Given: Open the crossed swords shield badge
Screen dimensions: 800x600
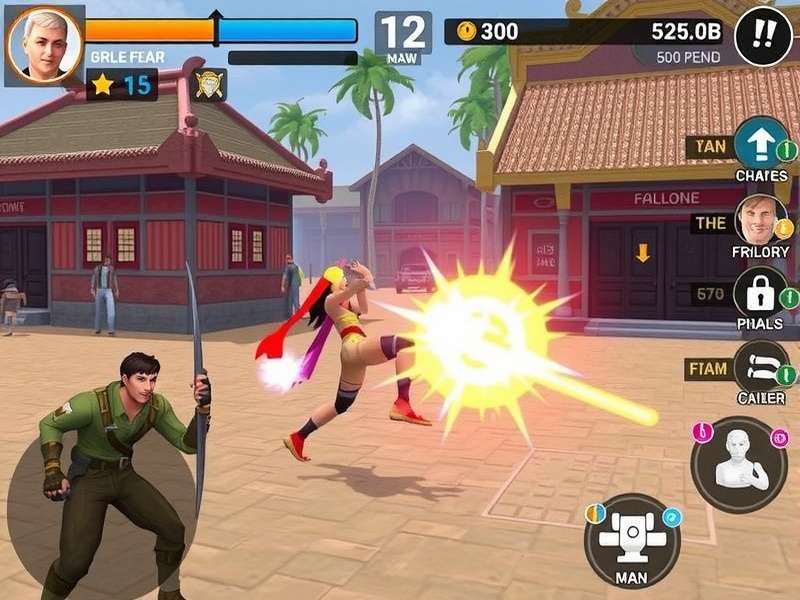Looking at the screenshot, I should tap(208, 85).
